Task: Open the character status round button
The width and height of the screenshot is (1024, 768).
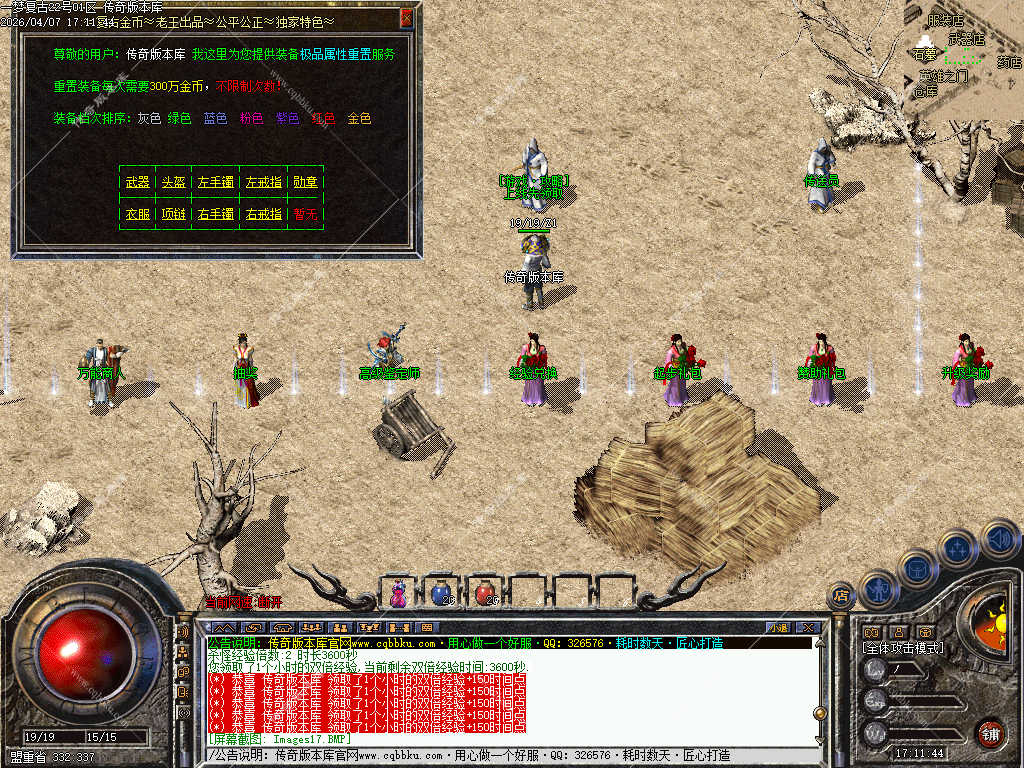Action: click(876, 589)
